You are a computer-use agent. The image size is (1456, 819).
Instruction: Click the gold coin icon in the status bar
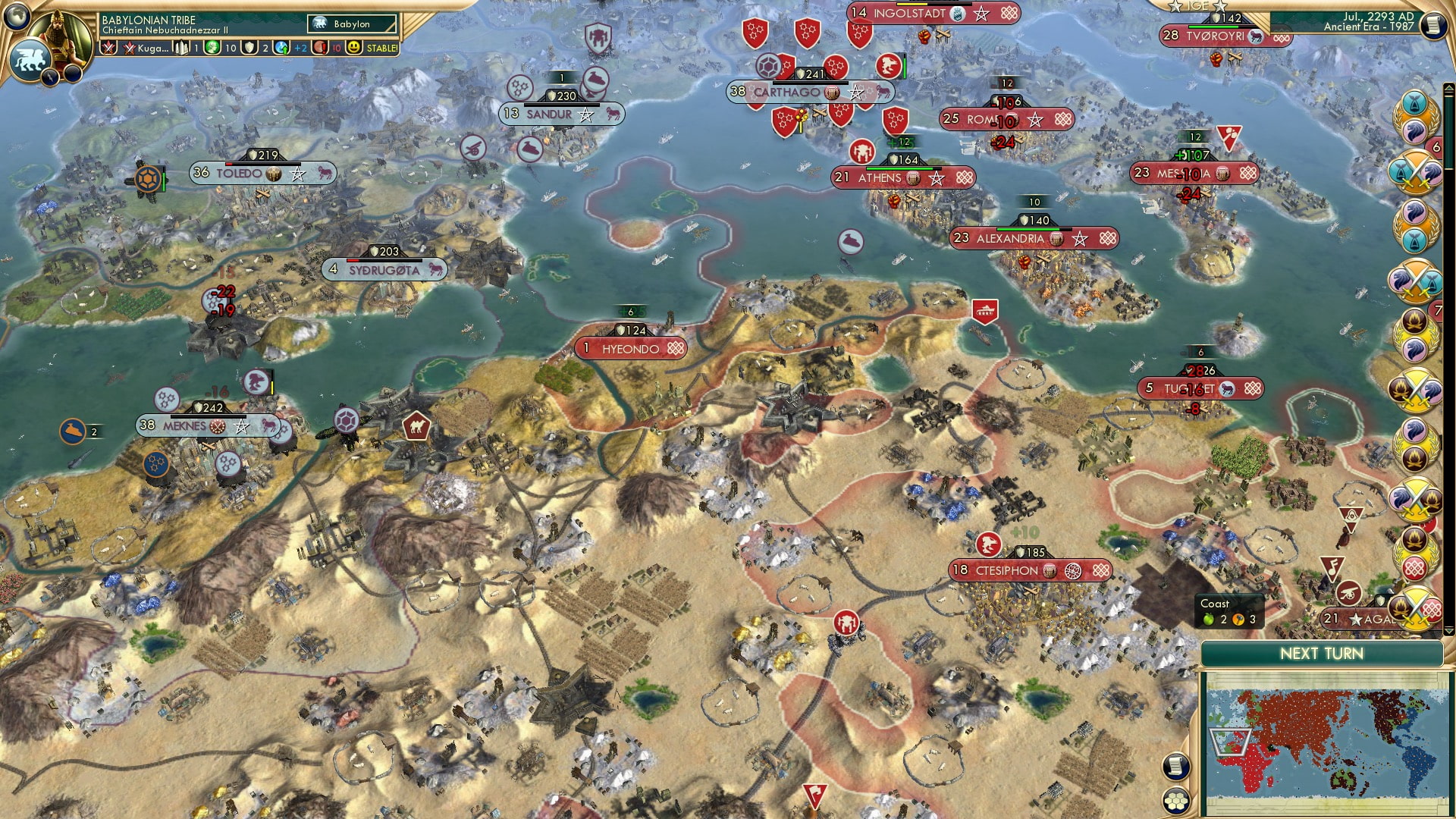pos(212,47)
